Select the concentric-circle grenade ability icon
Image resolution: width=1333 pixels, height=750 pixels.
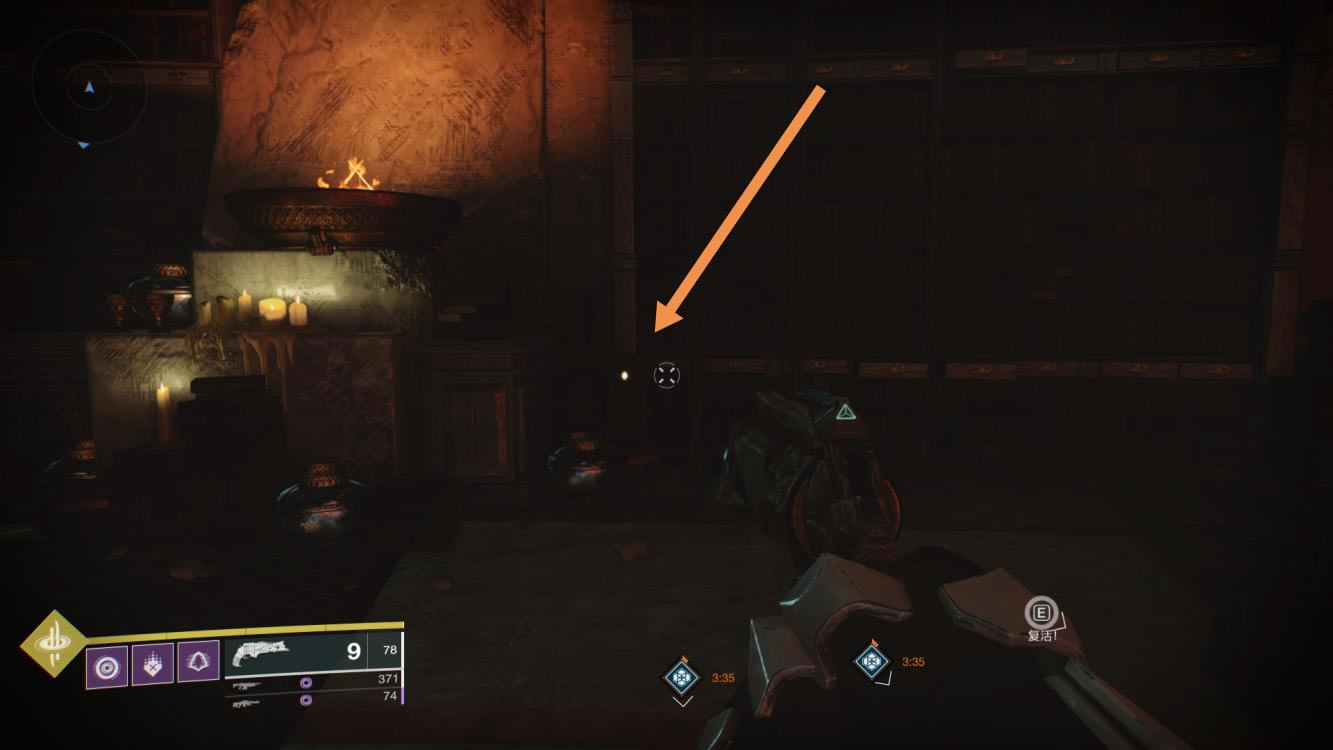coord(105,664)
